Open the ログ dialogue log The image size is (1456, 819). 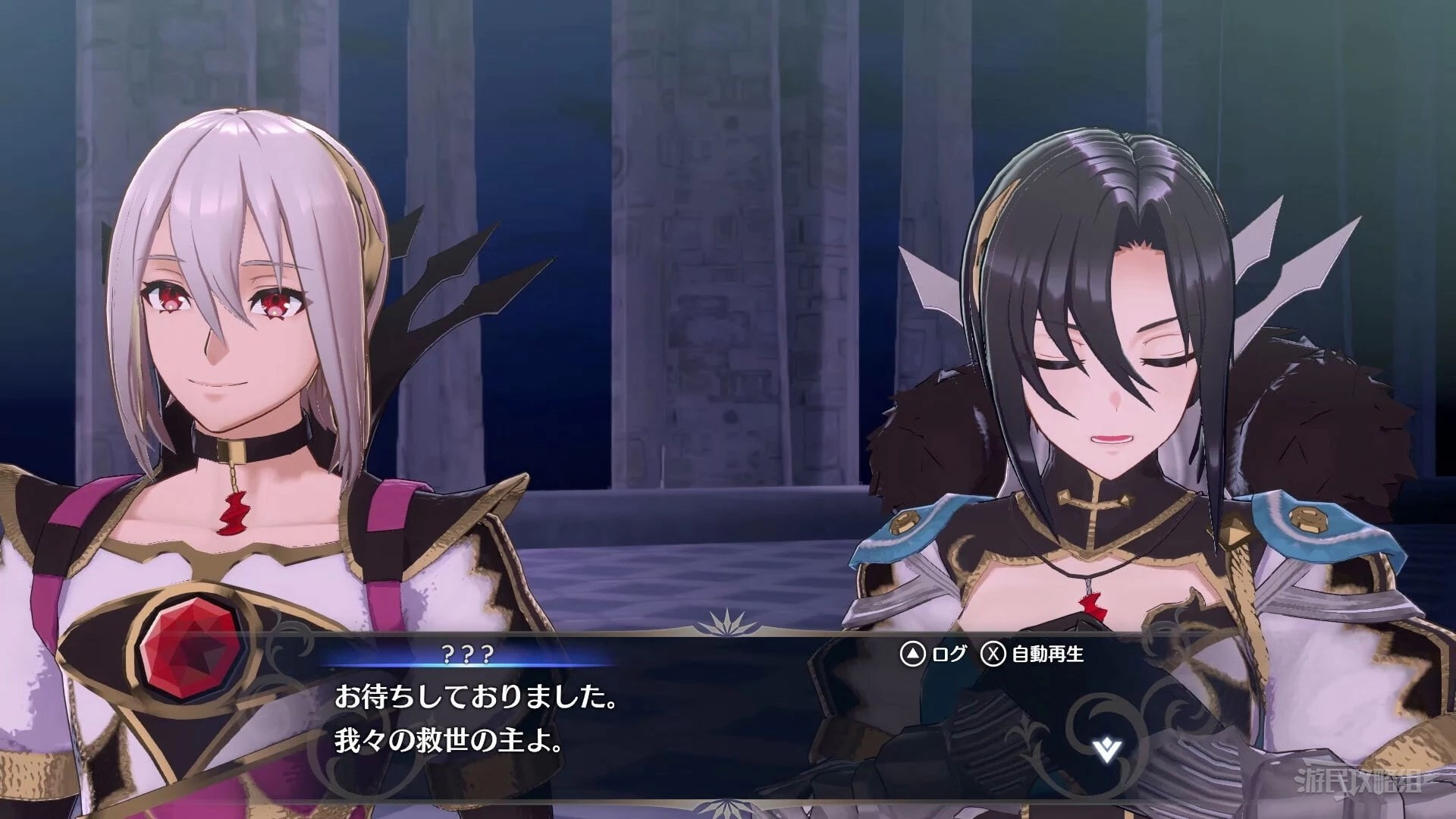(x=933, y=654)
